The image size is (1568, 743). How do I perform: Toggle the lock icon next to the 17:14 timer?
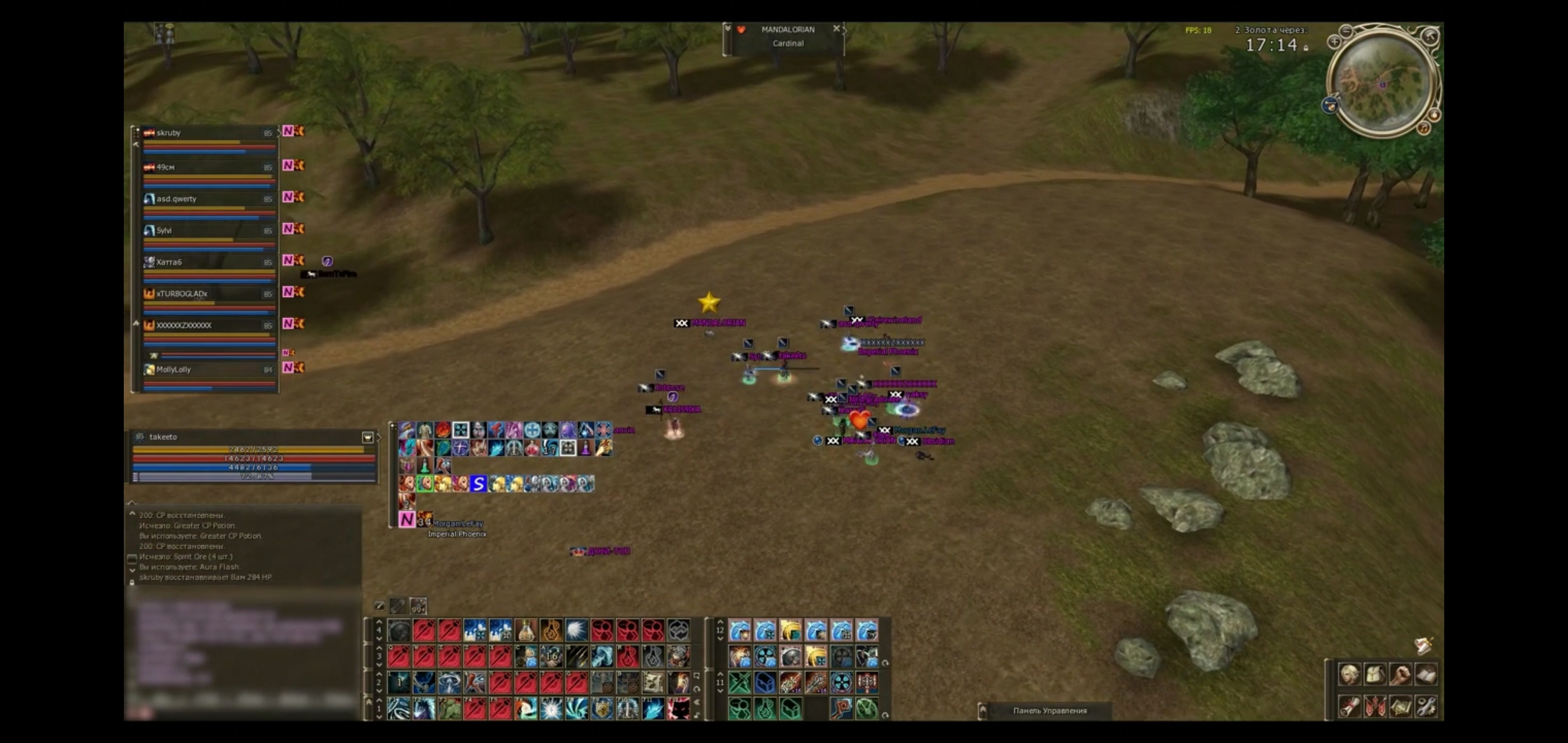pos(1305,47)
